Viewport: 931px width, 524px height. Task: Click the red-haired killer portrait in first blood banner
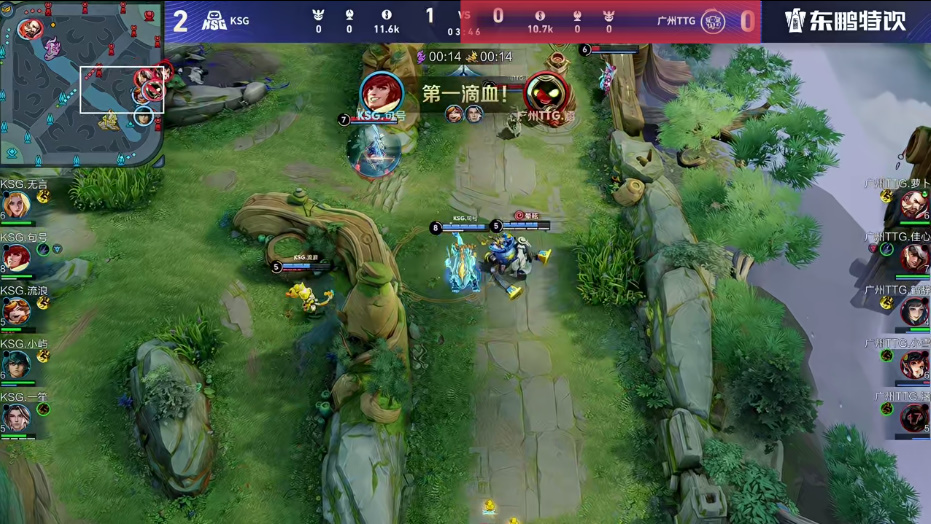tap(381, 93)
